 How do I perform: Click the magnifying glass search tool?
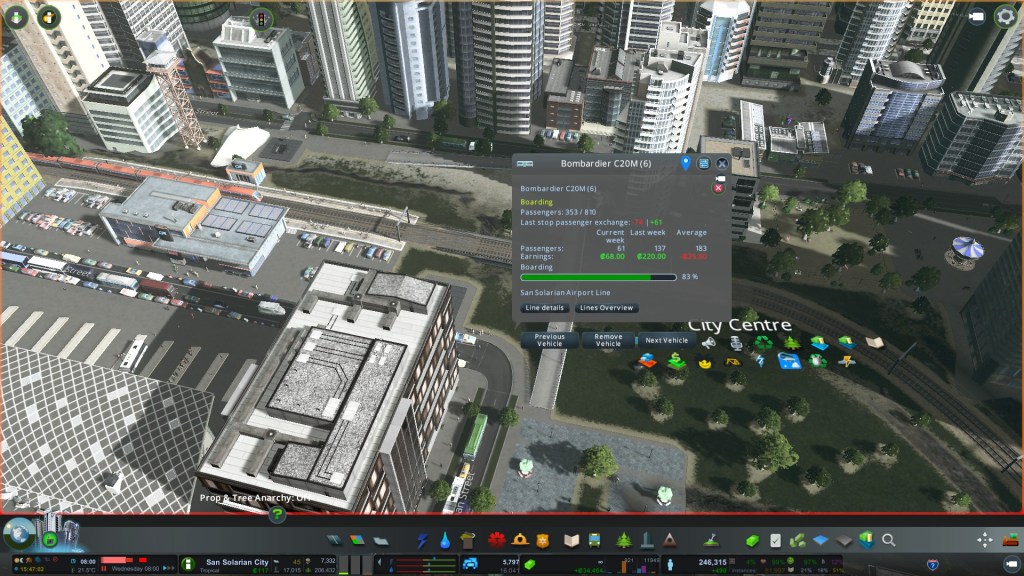(x=888, y=540)
